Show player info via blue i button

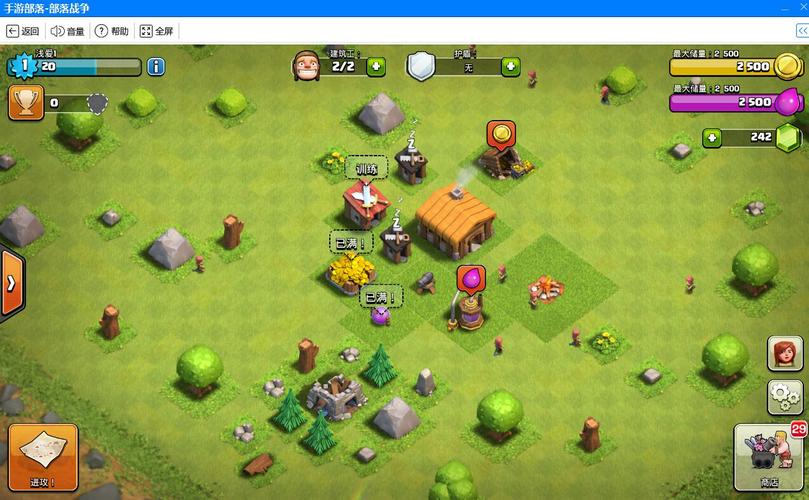[x=156, y=67]
